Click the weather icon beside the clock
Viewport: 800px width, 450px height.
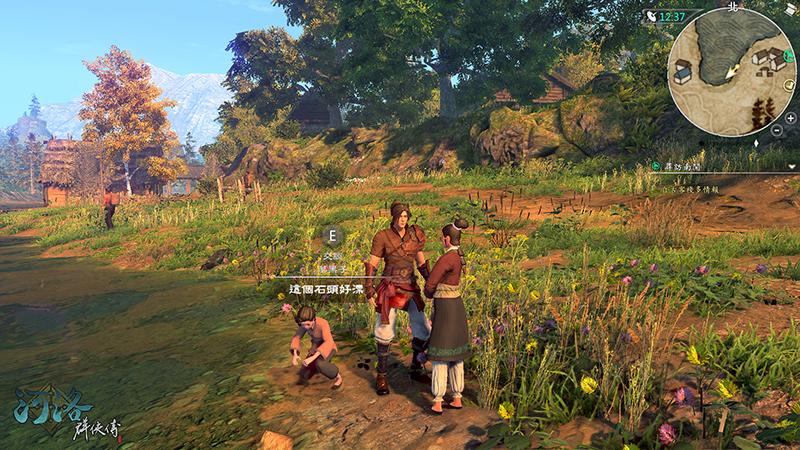(651, 16)
